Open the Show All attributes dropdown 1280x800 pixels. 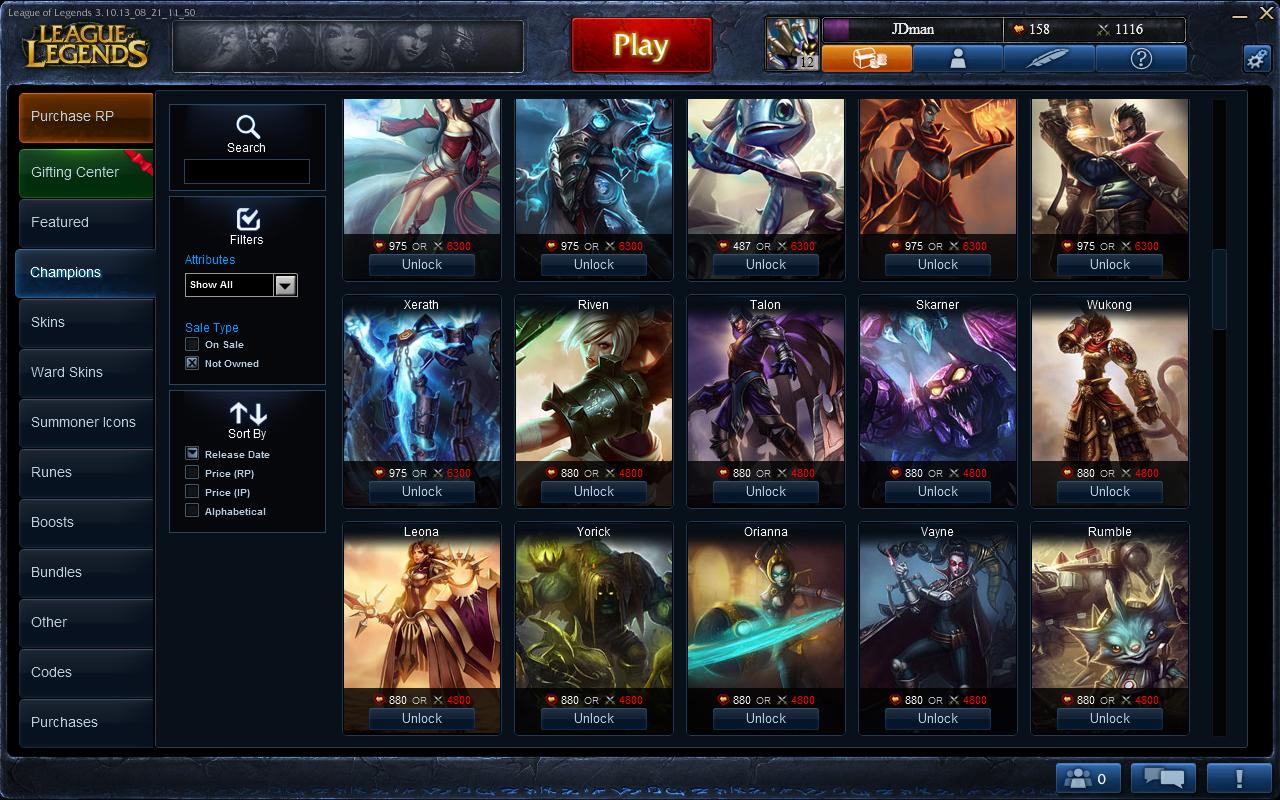[x=285, y=285]
